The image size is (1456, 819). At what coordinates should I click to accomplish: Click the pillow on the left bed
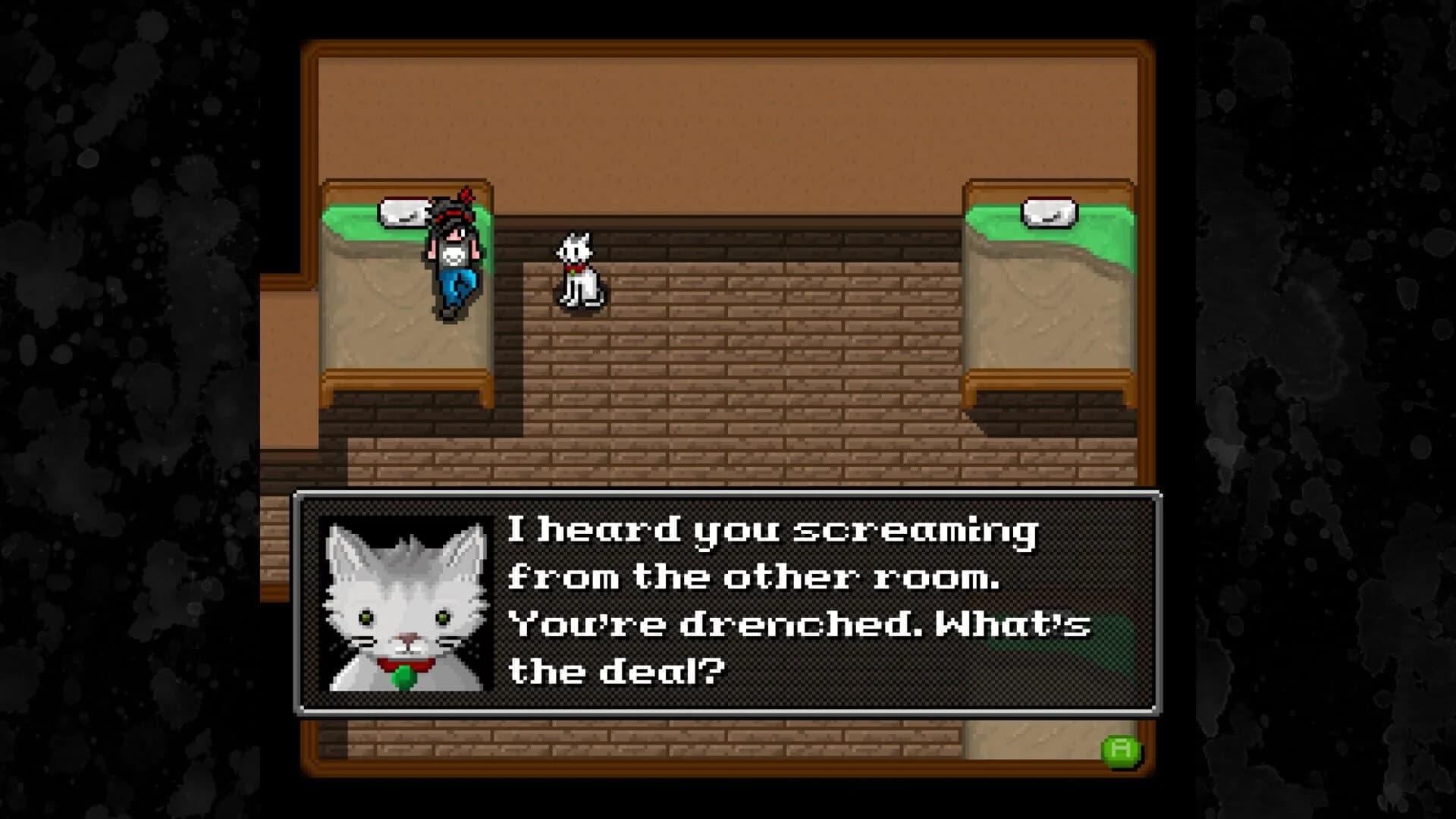point(406,212)
